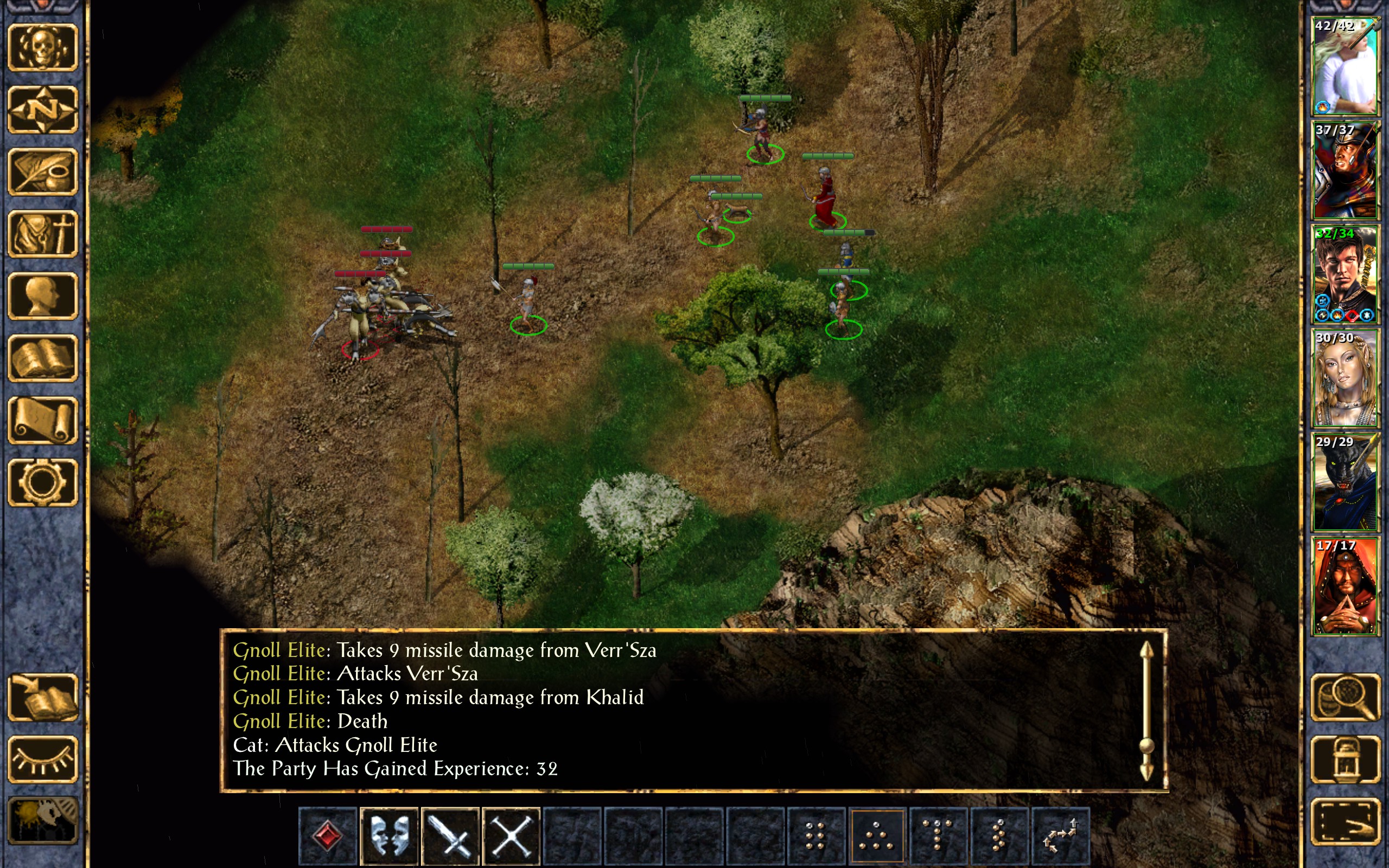
Task: Open the area map with the compass button
Action: pos(42,109)
